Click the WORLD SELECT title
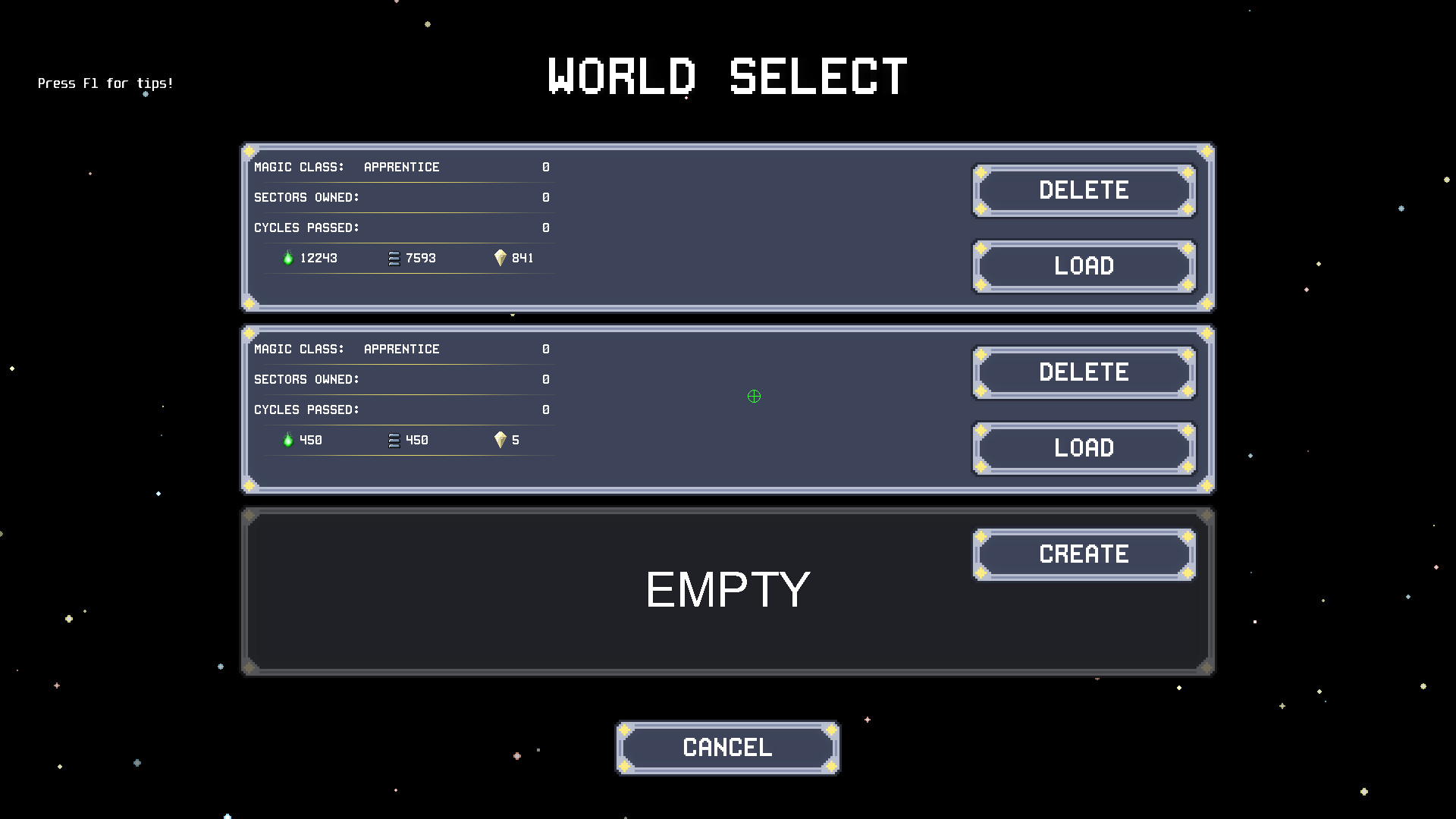This screenshot has height=819, width=1456. coord(726,75)
